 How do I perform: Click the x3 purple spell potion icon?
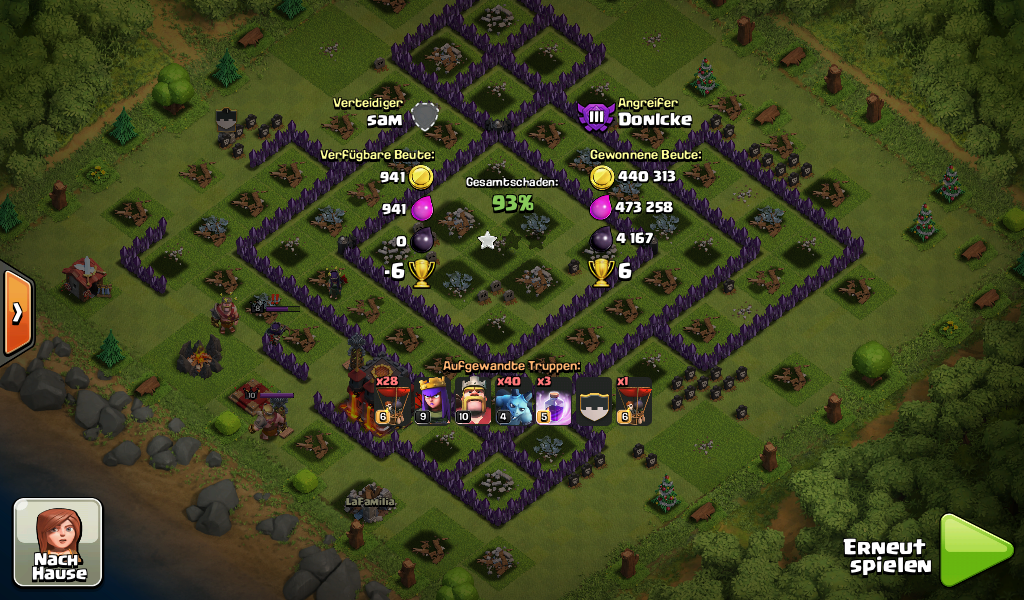[x=554, y=401]
